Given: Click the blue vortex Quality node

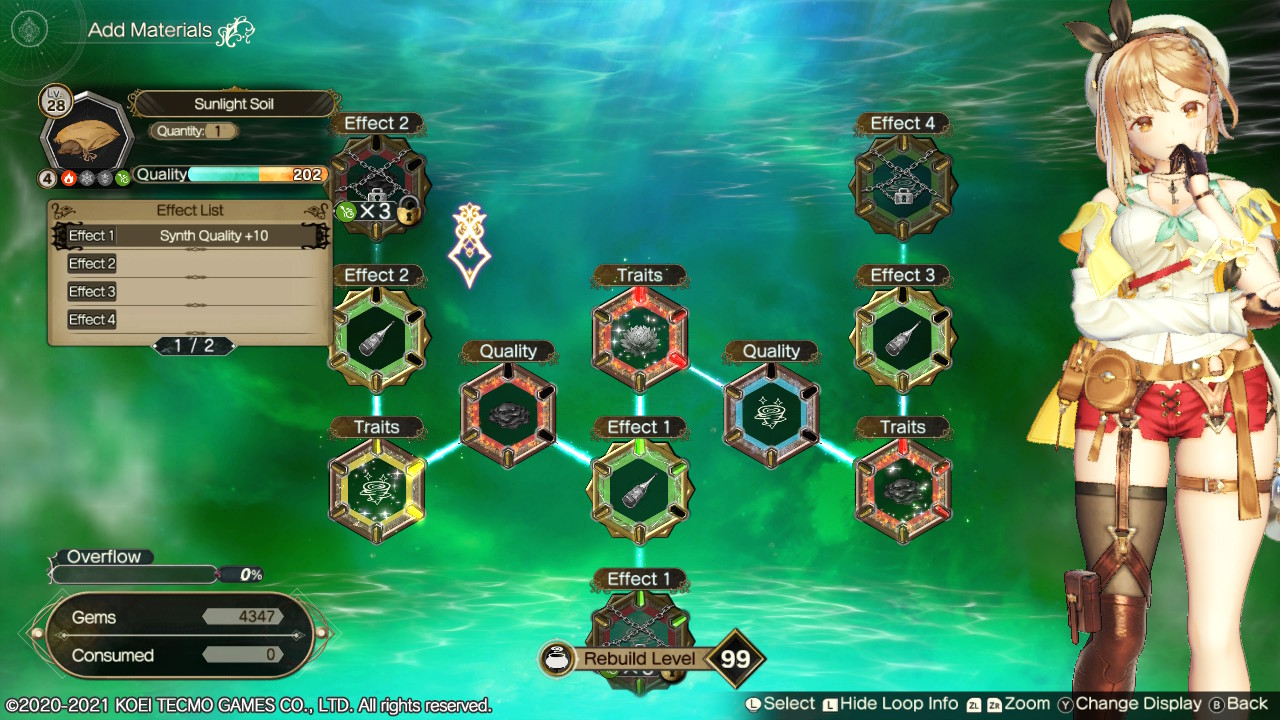Looking at the screenshot, I should pos(771,412).
